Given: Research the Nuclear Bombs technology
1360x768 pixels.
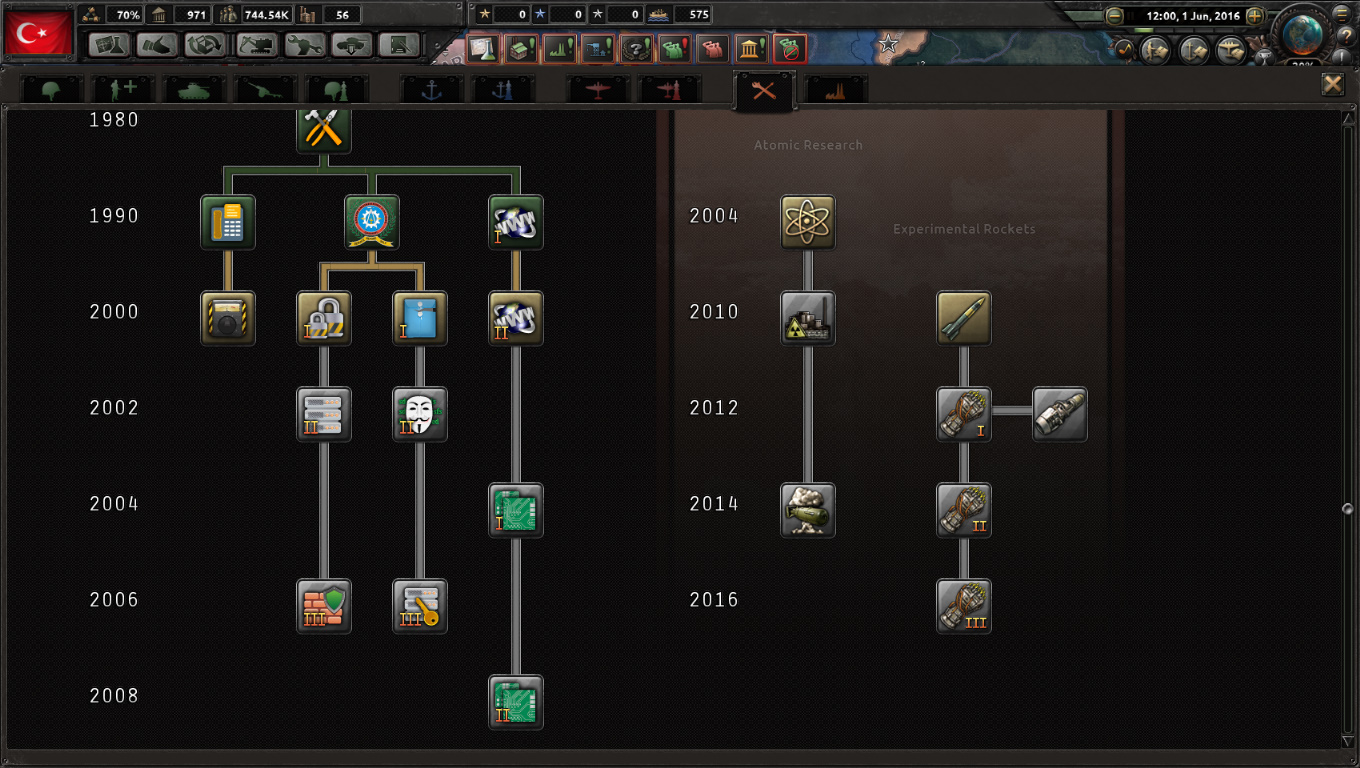Looking at the screenshot, I should point(807,509).
